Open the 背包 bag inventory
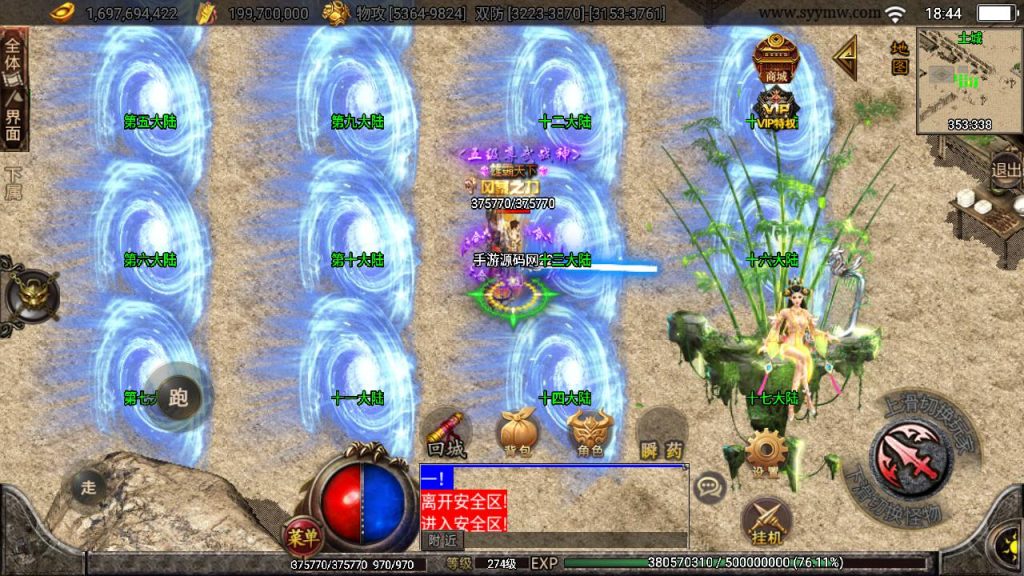The image size is (1024, 576). point(517,433)
